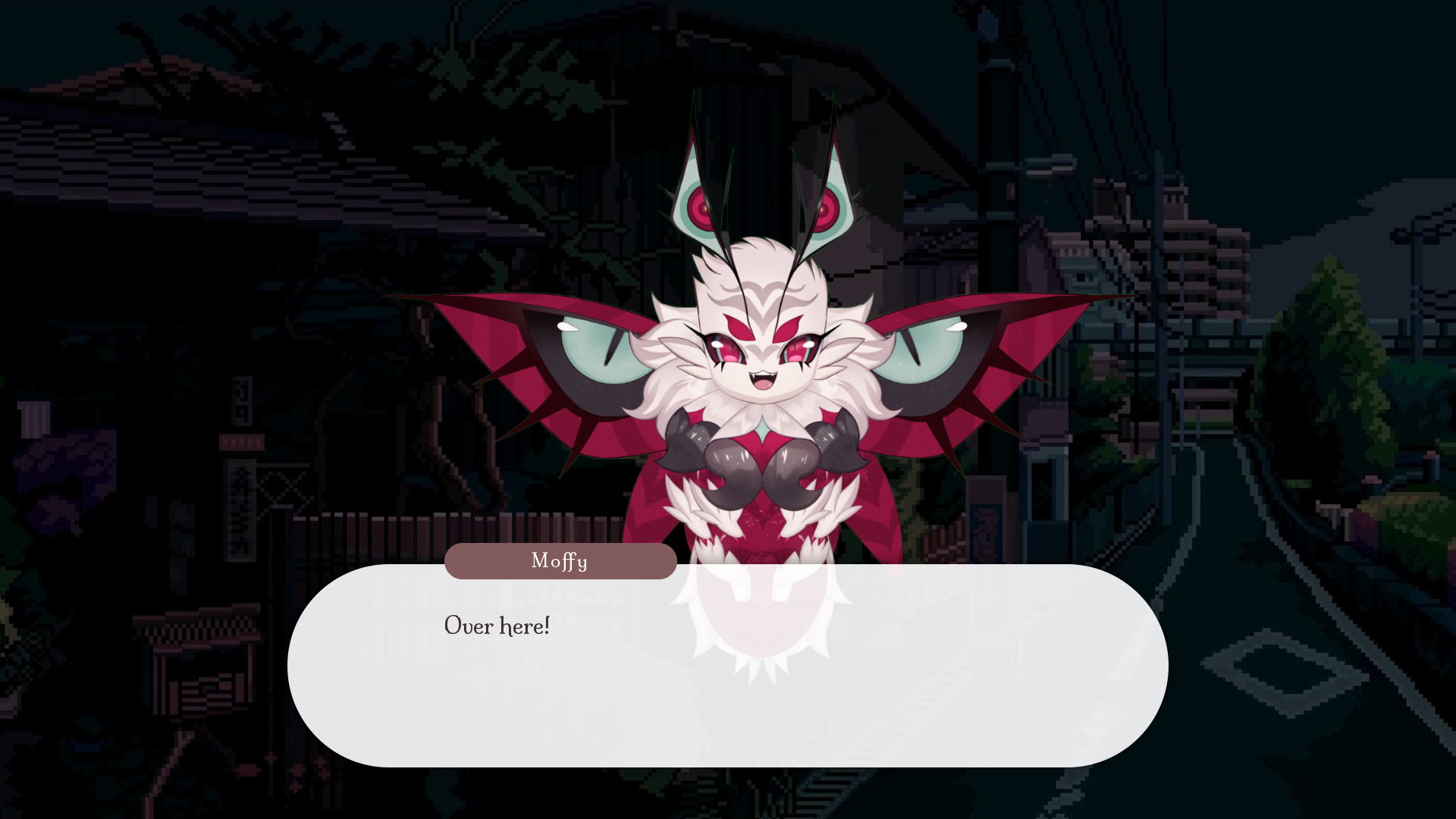Select the text 'Over here!'
The width and height of the screenshot is (1456, 819).
496,626
